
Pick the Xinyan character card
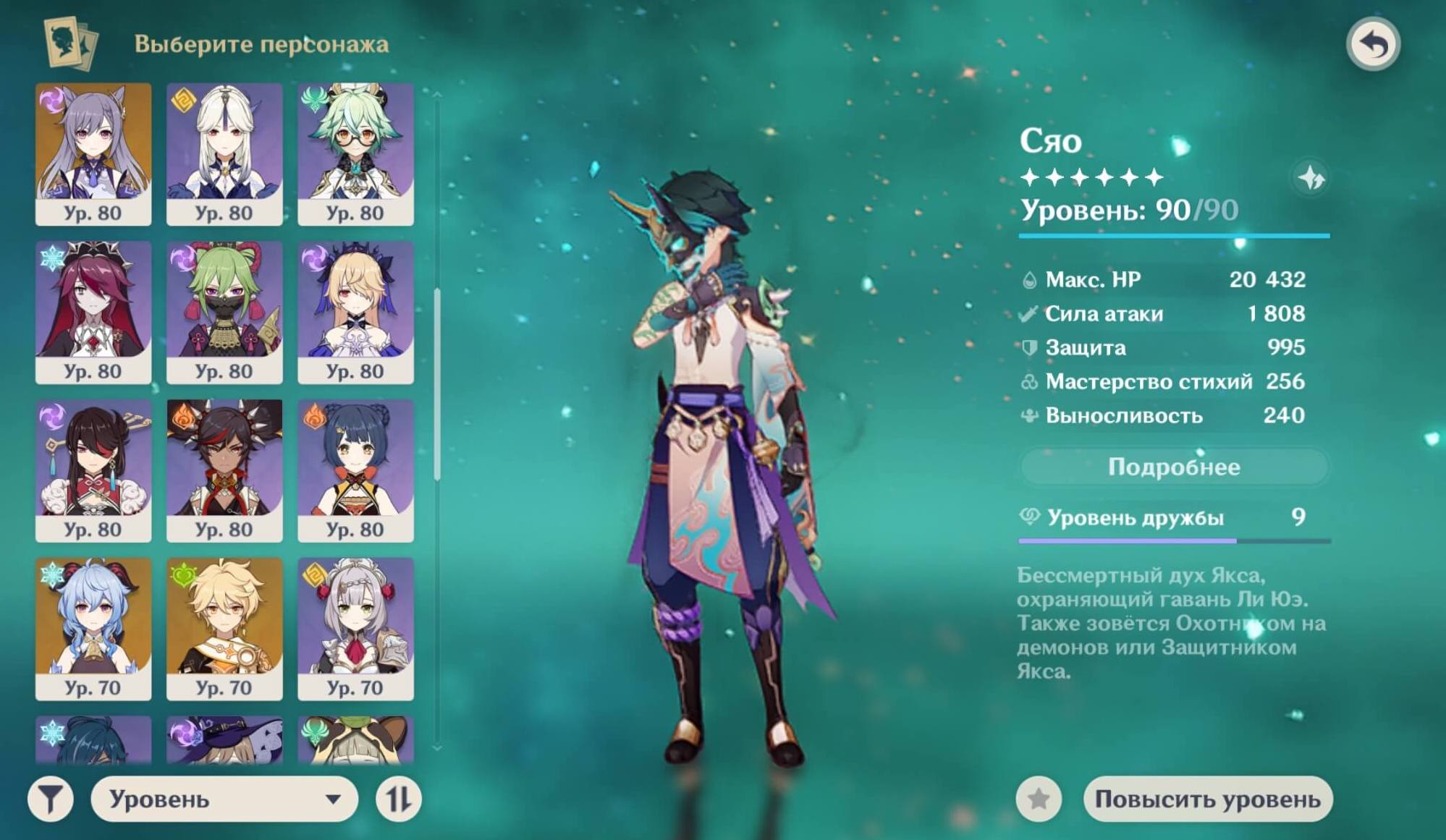tap(224, 470)
